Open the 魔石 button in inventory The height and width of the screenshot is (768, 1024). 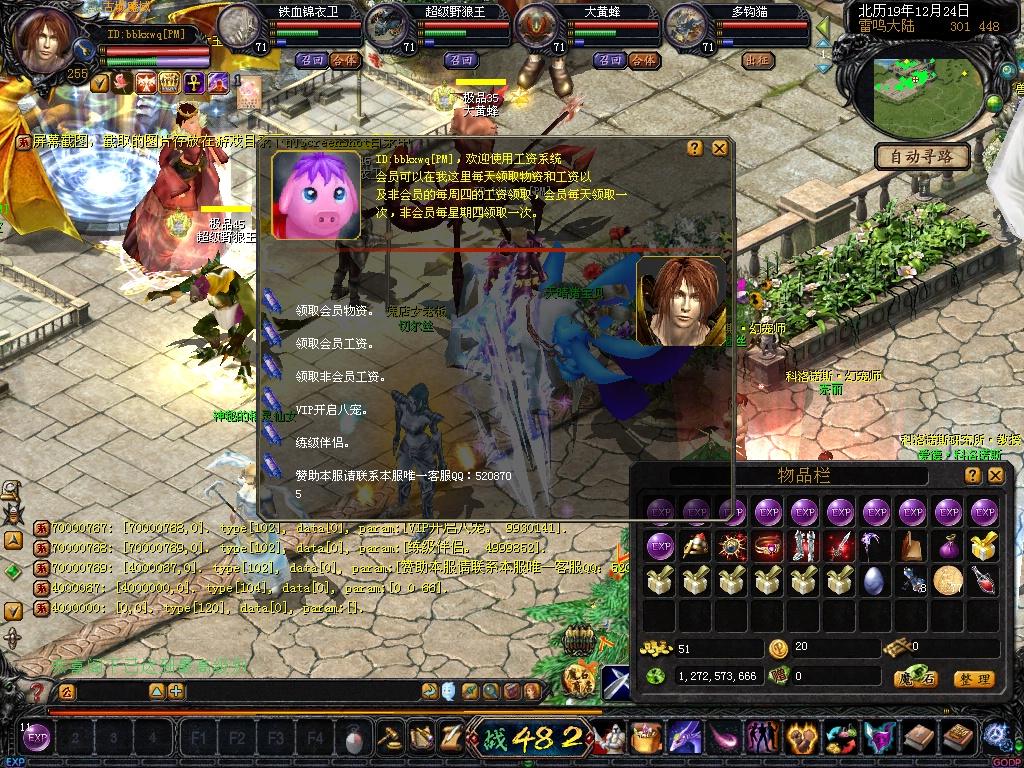[915, 679]
